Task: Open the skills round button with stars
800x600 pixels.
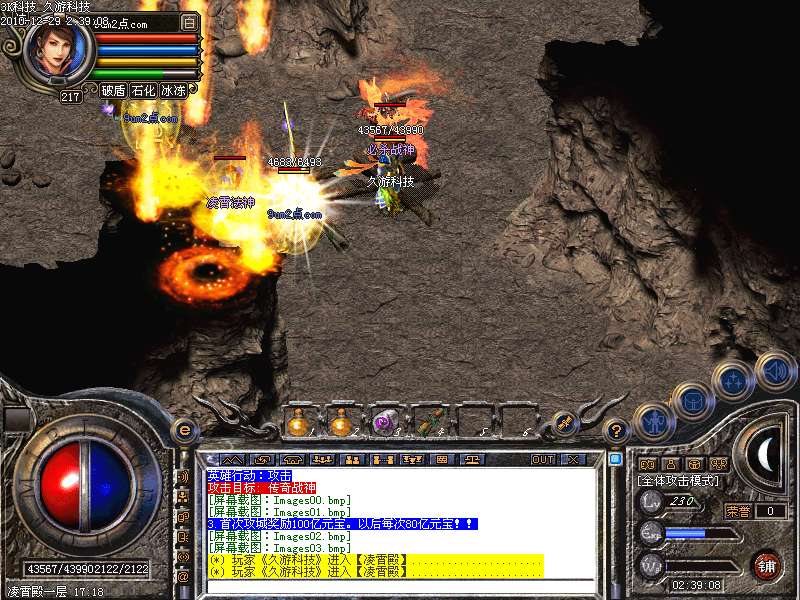Action: [734, 381]
